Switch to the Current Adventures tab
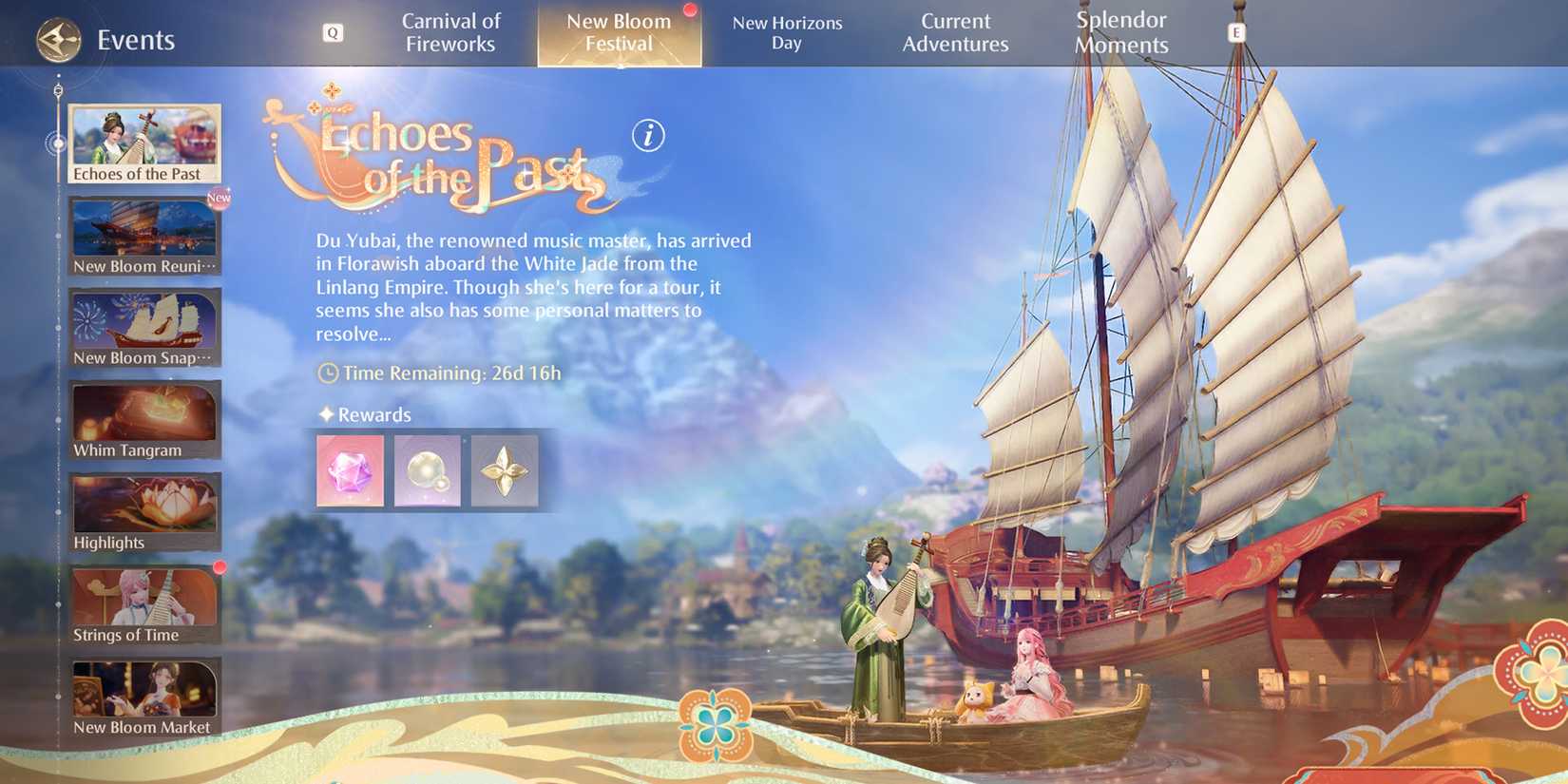The image size is (1568, 784). (x=955, y=31)
